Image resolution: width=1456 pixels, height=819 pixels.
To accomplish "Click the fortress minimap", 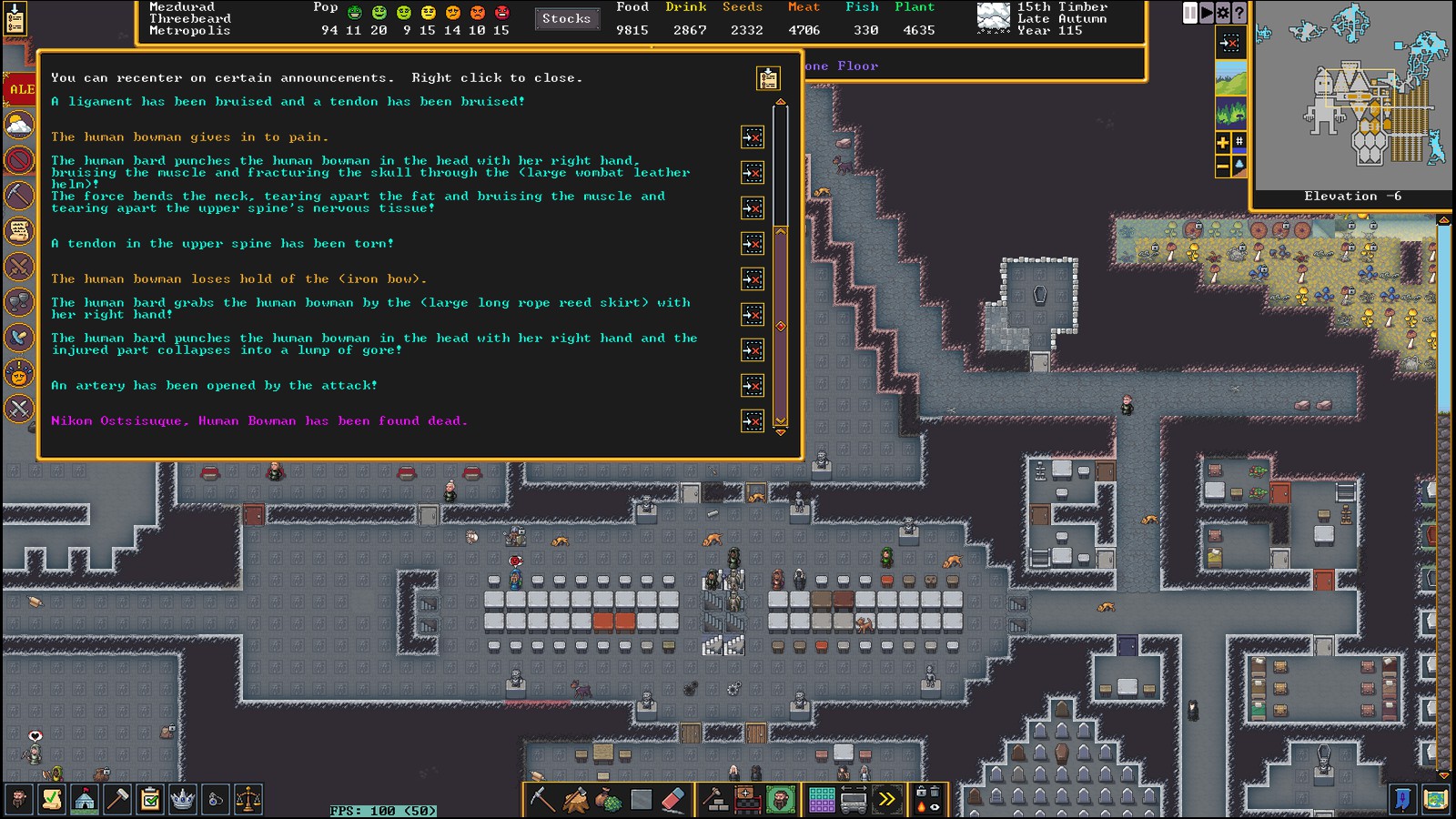I will coord(1353,96).
